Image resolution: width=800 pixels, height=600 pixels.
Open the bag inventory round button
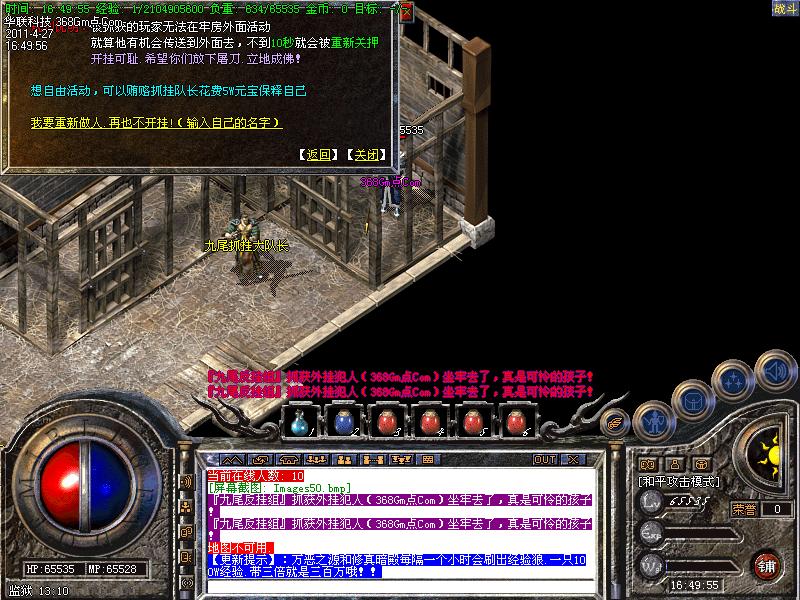[693, 400]
